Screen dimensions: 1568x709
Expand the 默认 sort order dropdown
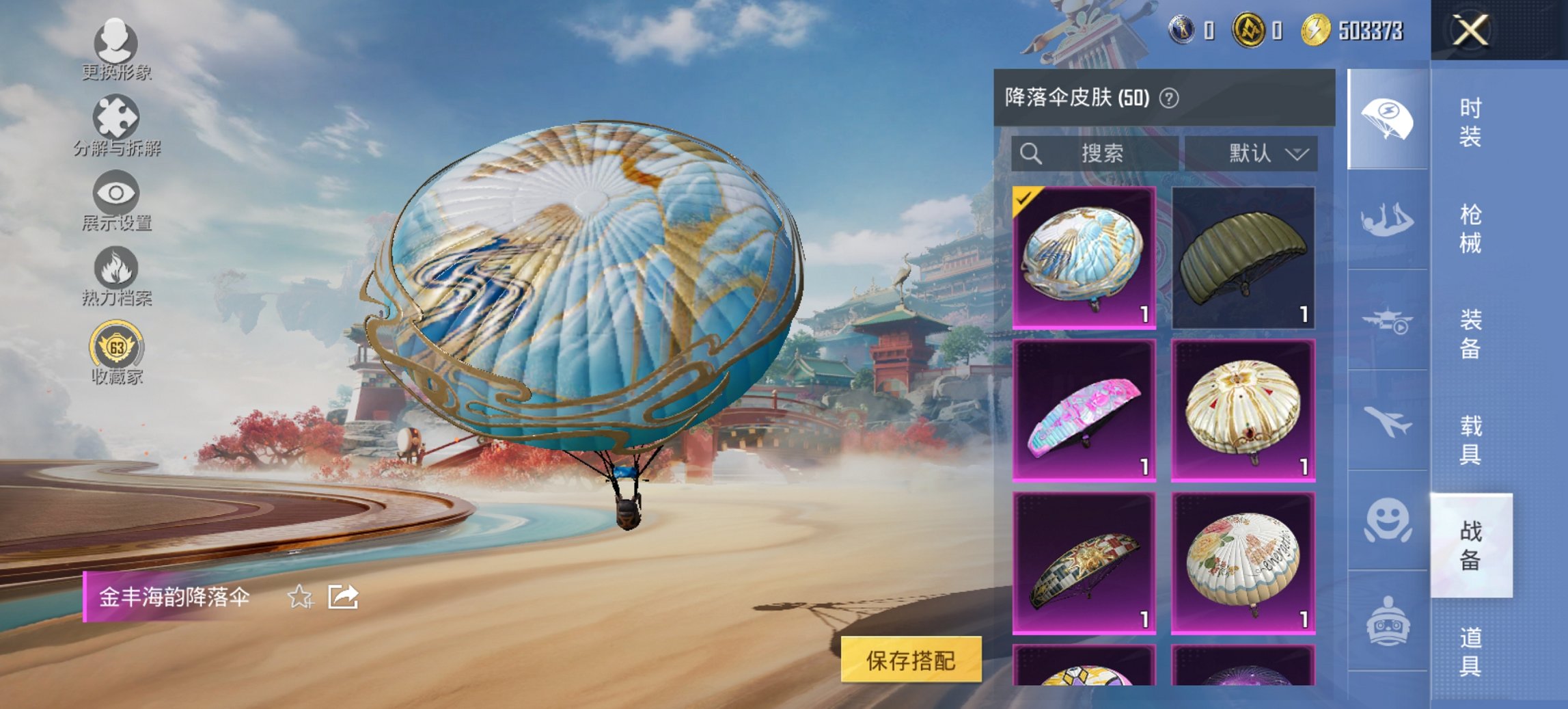[1265, 154]
